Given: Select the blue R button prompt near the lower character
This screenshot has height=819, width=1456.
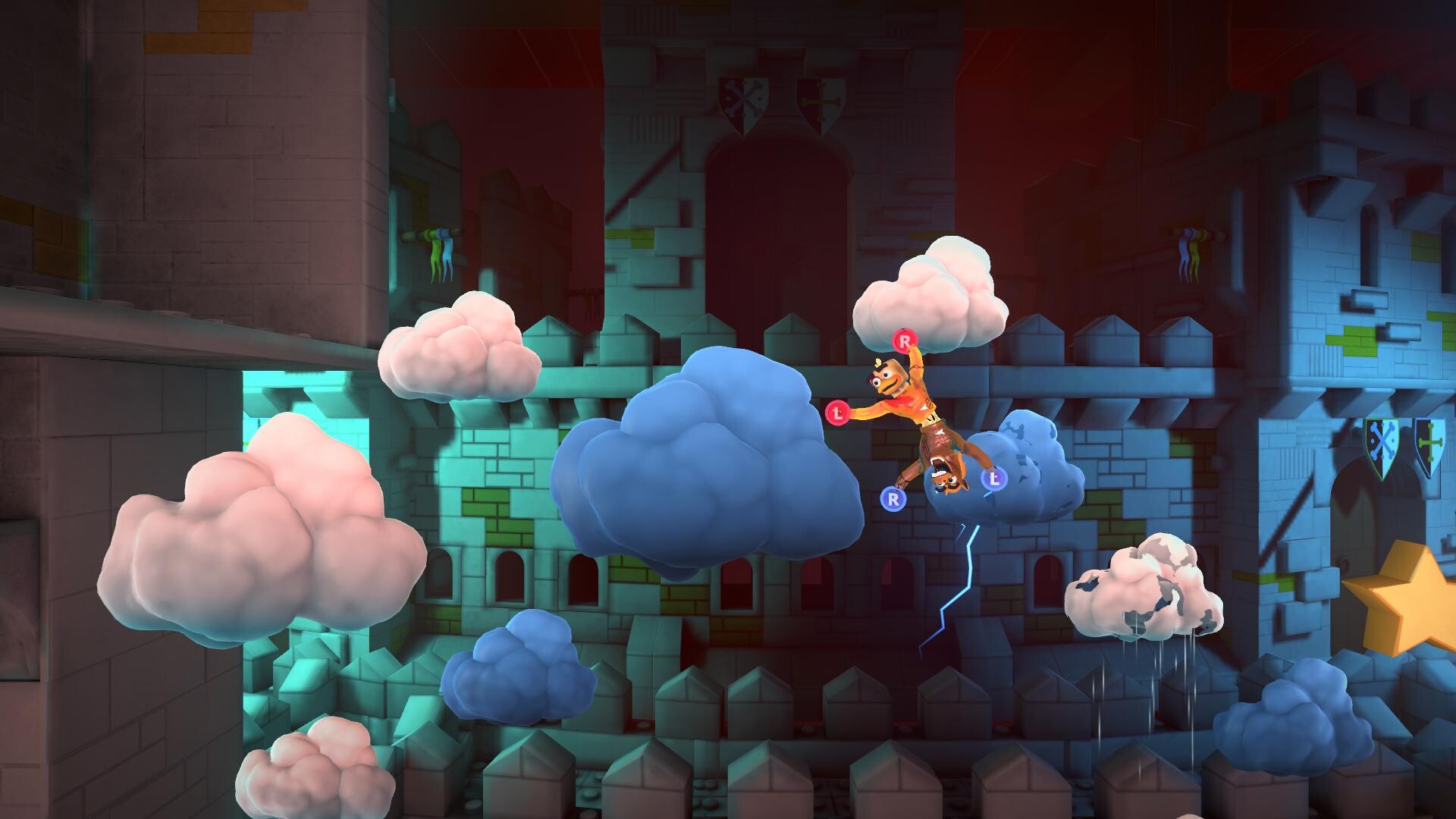Looking at the screenshot, I should 893,498.
